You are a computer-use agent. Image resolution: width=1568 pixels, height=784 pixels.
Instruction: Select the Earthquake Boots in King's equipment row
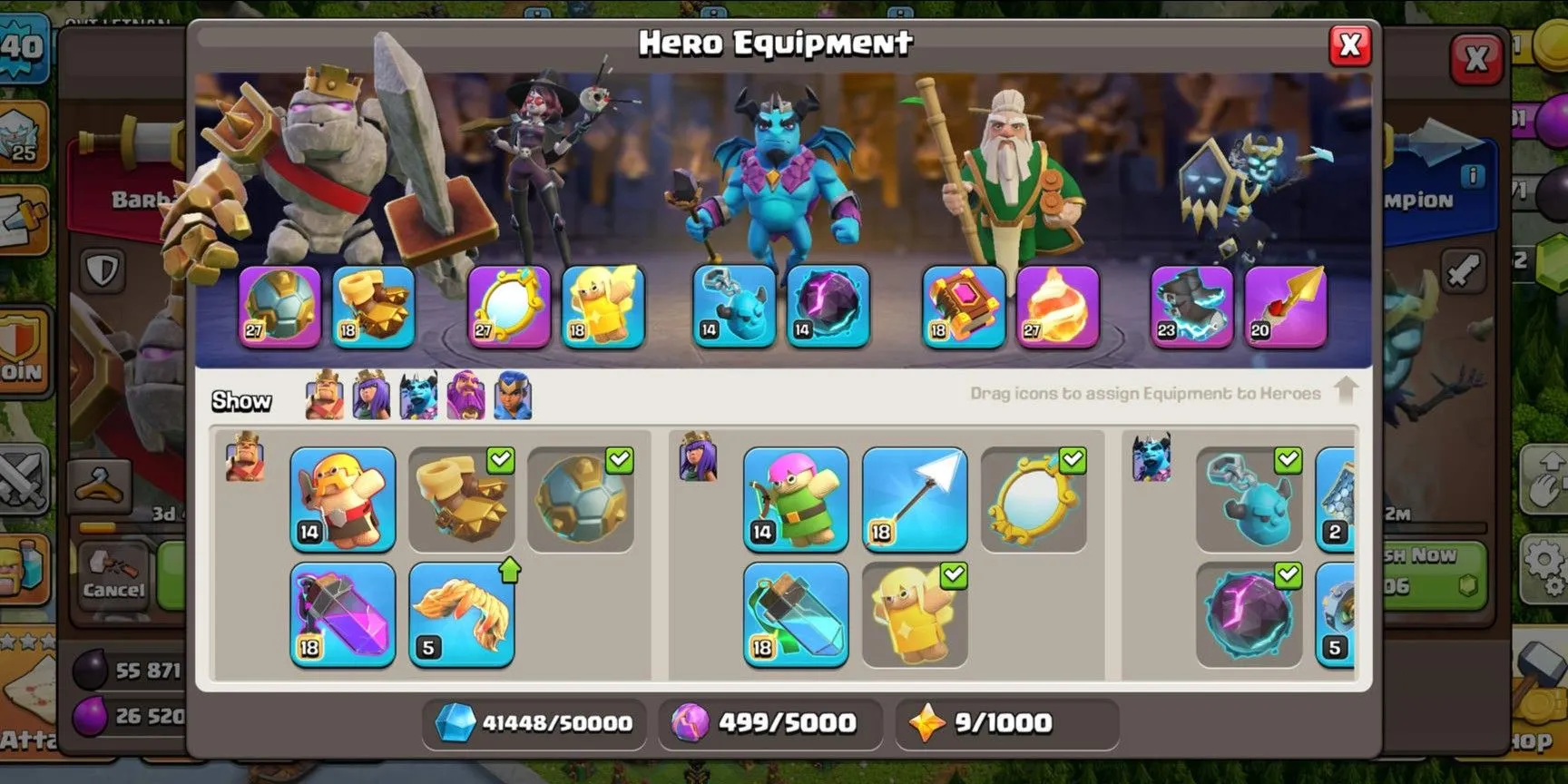pos(462,499)
